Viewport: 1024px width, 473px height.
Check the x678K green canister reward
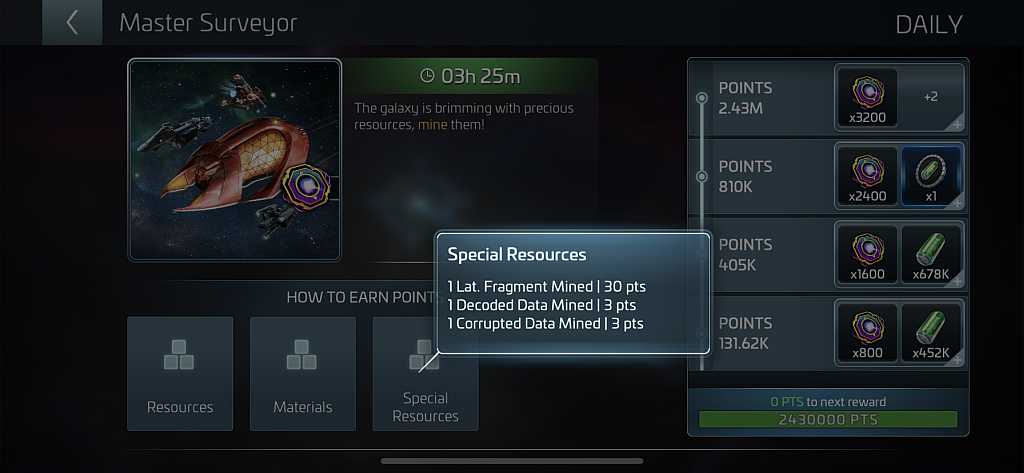[931, 255]
